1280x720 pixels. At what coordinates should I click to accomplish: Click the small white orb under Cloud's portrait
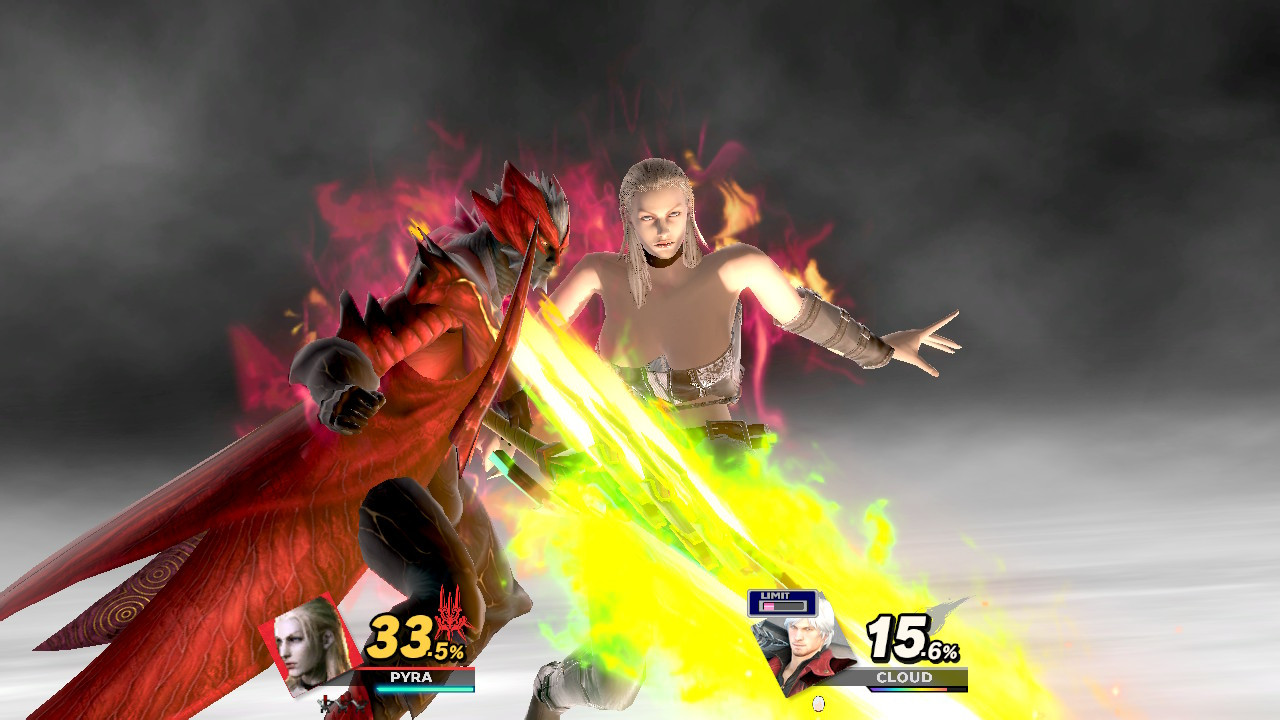pyautogui.click(x=818, y=703)
